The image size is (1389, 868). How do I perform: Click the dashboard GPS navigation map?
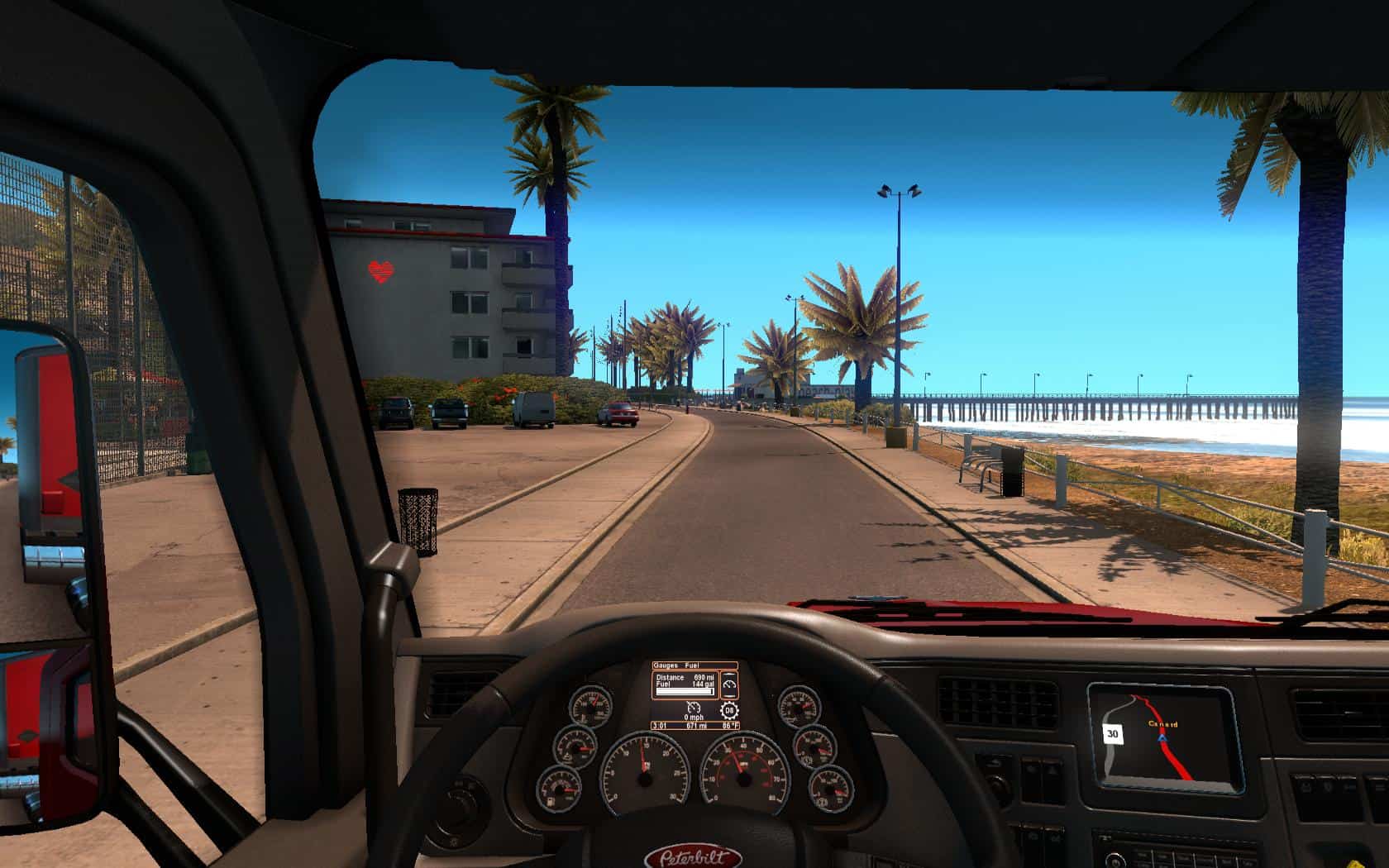(x=1162, y=737)
